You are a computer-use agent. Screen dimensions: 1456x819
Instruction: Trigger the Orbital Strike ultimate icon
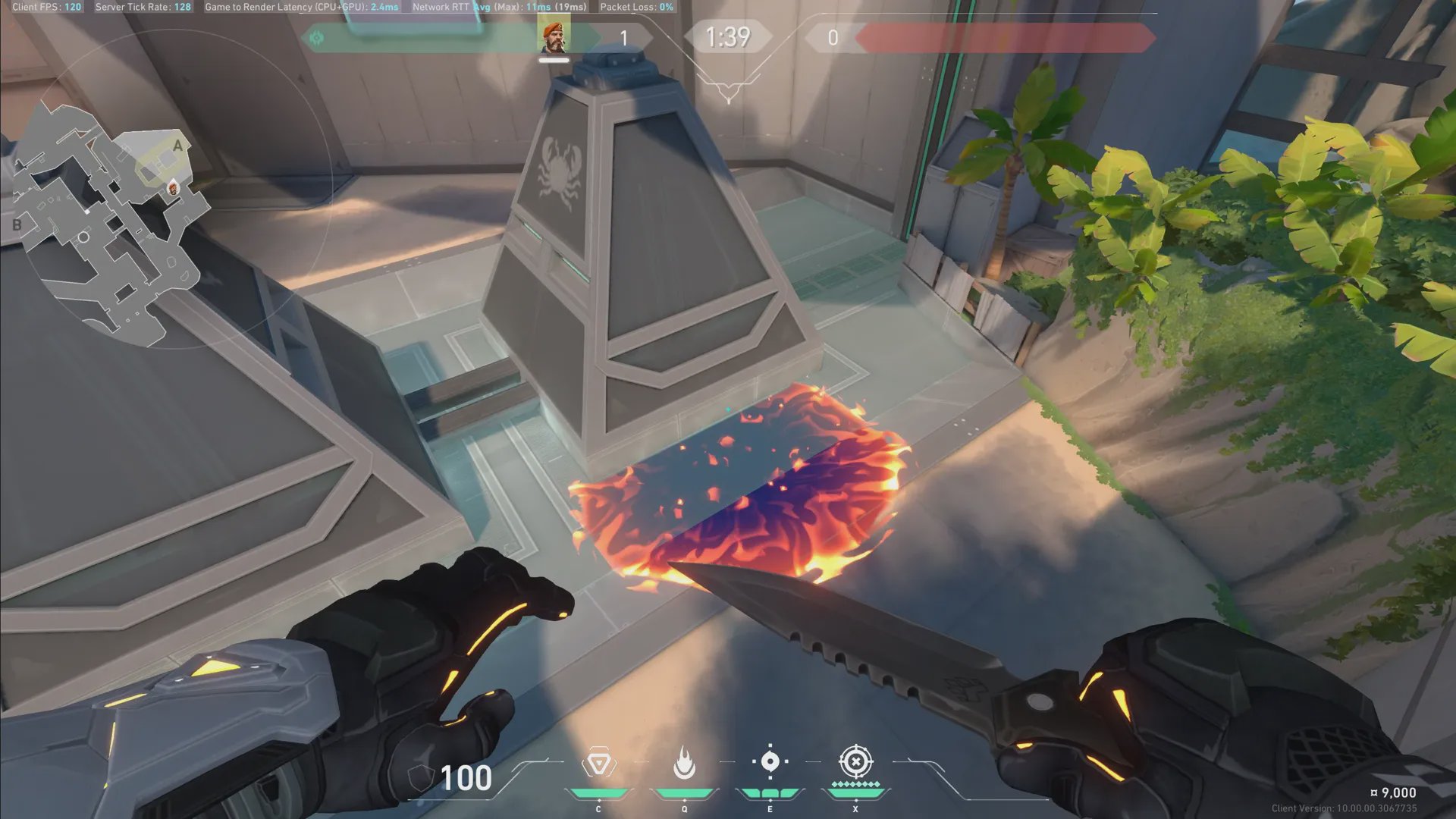click(855, 761)
